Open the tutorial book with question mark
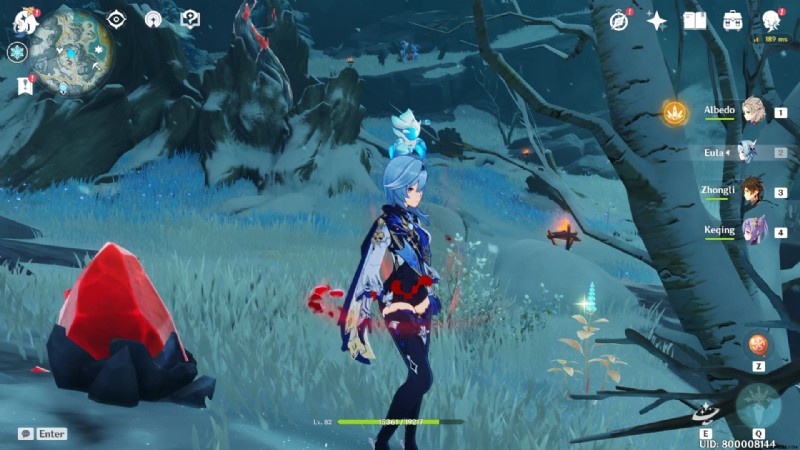The width and height of the screenshot is (800, 450). pyautogui.click(x=190, y=19)
